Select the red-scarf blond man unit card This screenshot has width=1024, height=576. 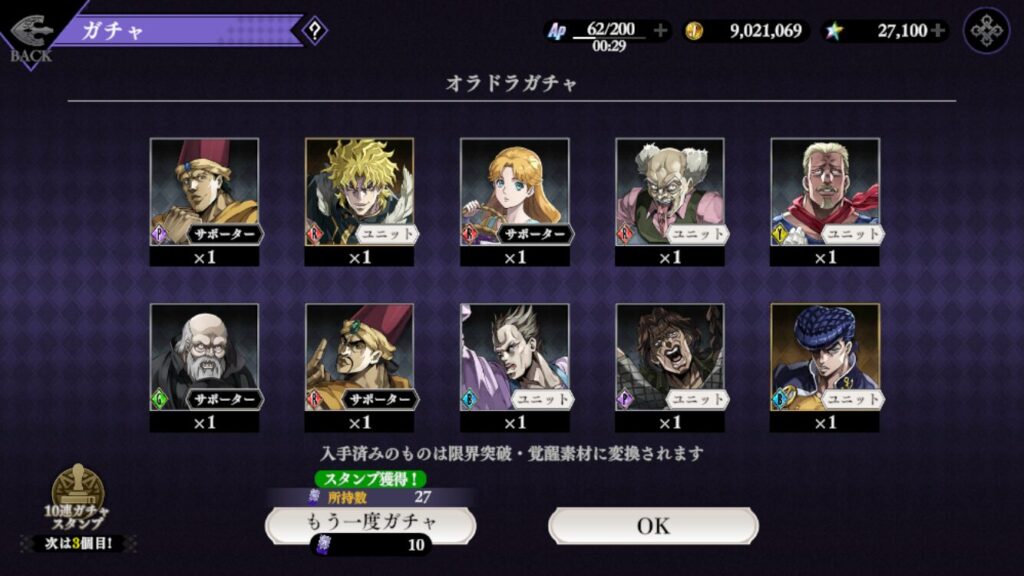point(824,192)
